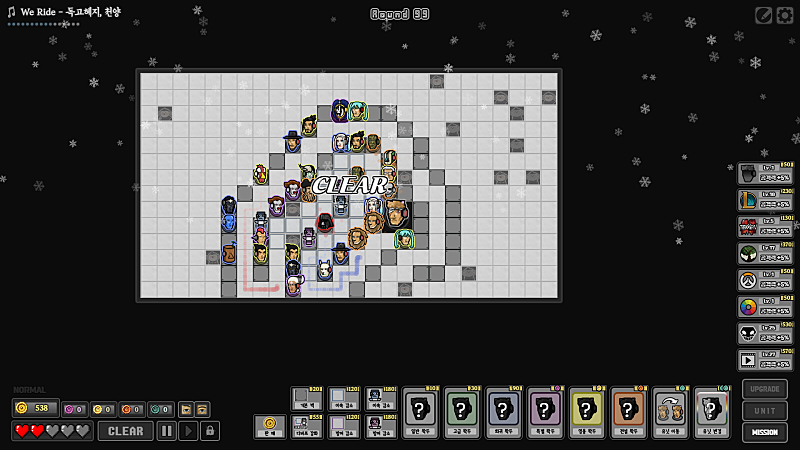Click the CLEAR button beside the hearts
This screenshot has height=450, width=800.
(x=125, y=431)
